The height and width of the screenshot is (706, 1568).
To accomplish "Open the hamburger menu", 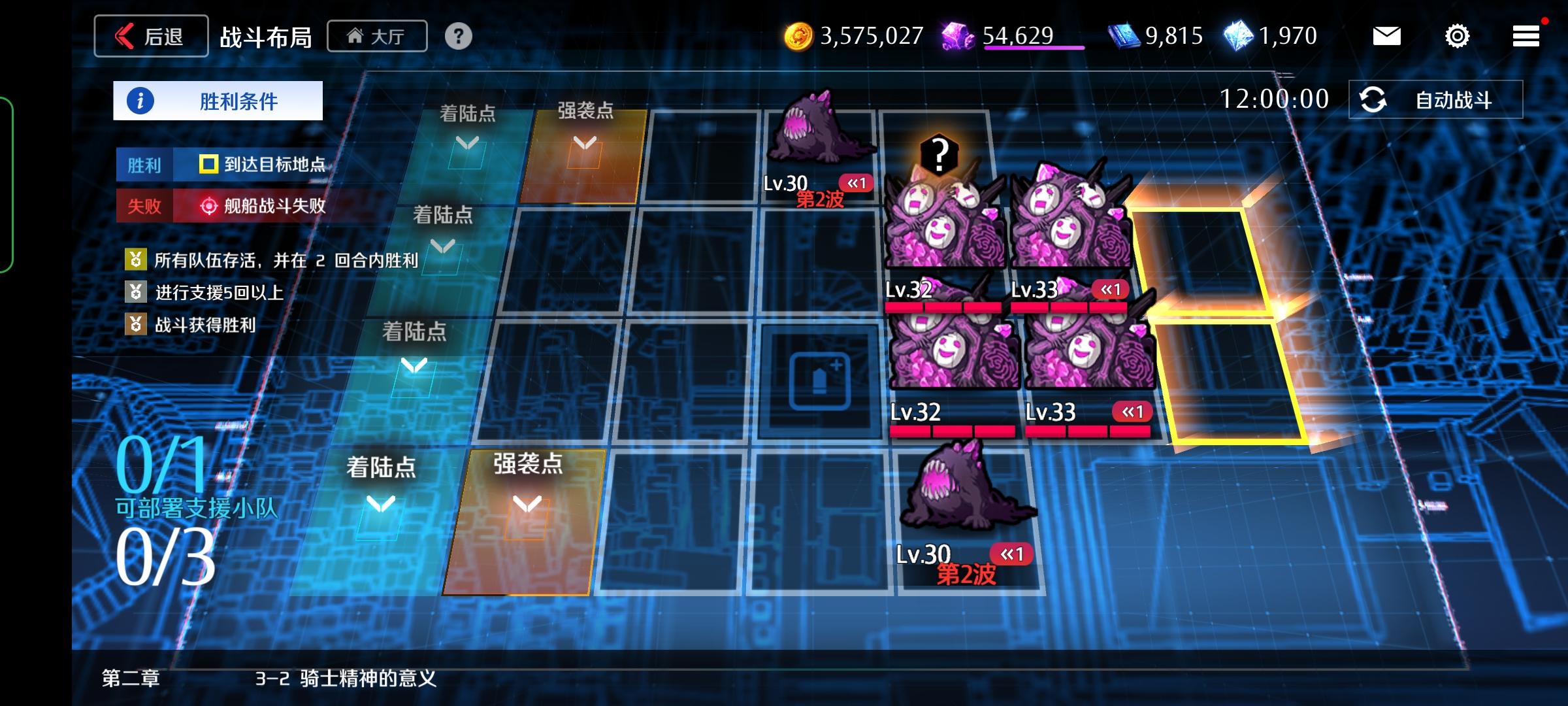I will [1526, 36].
